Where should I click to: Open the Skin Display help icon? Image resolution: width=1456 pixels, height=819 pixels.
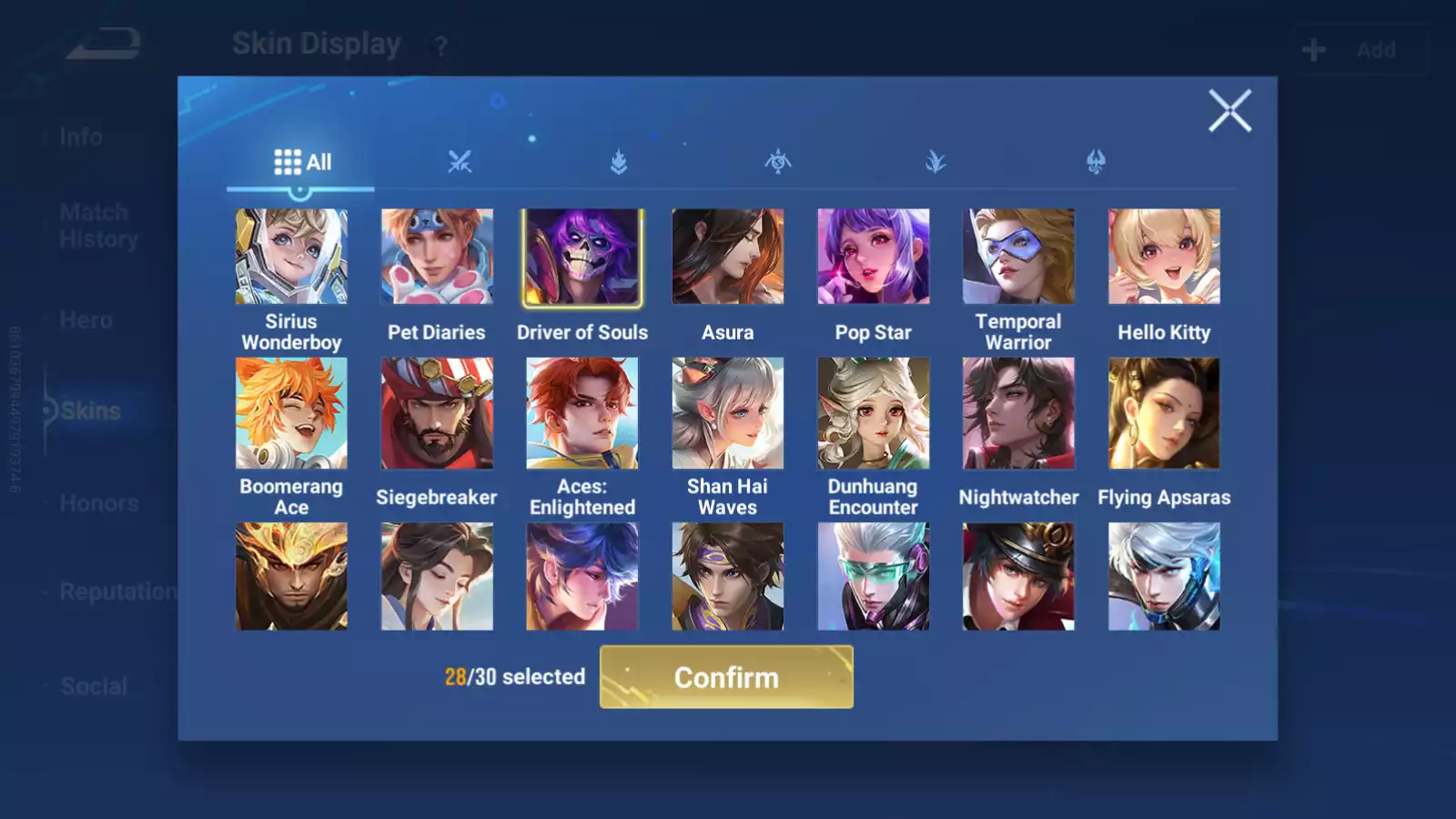pyautogui.click(x=441, y=46)
